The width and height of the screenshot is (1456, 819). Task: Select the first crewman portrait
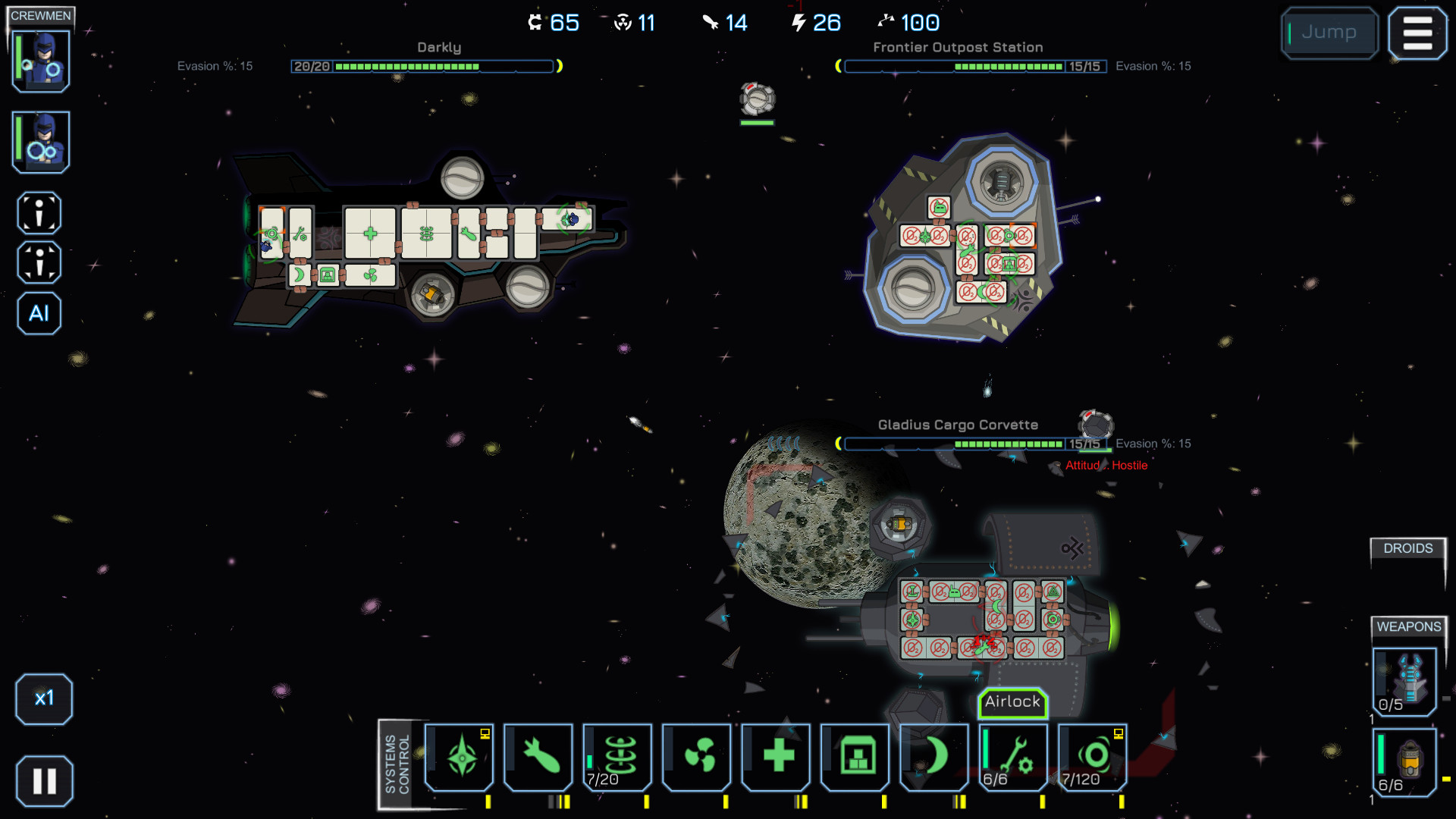40,61
